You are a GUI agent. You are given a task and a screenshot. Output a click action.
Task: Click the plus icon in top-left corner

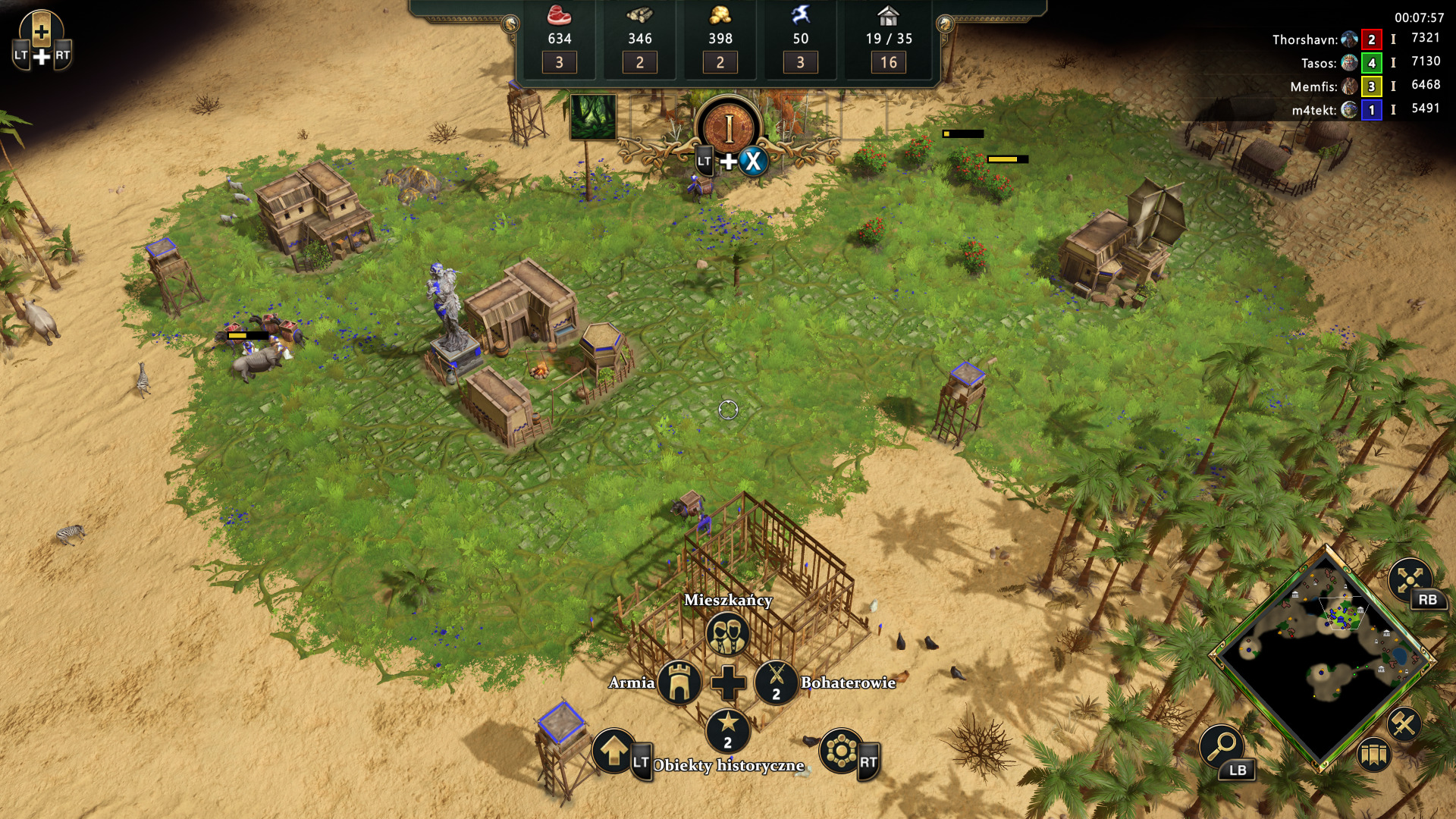click(42, 33)
